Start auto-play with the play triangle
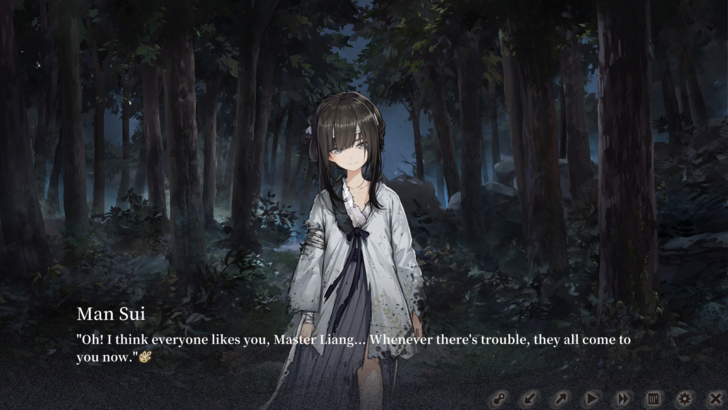Viewport: 728px width, 410px height. coord(592,398)
